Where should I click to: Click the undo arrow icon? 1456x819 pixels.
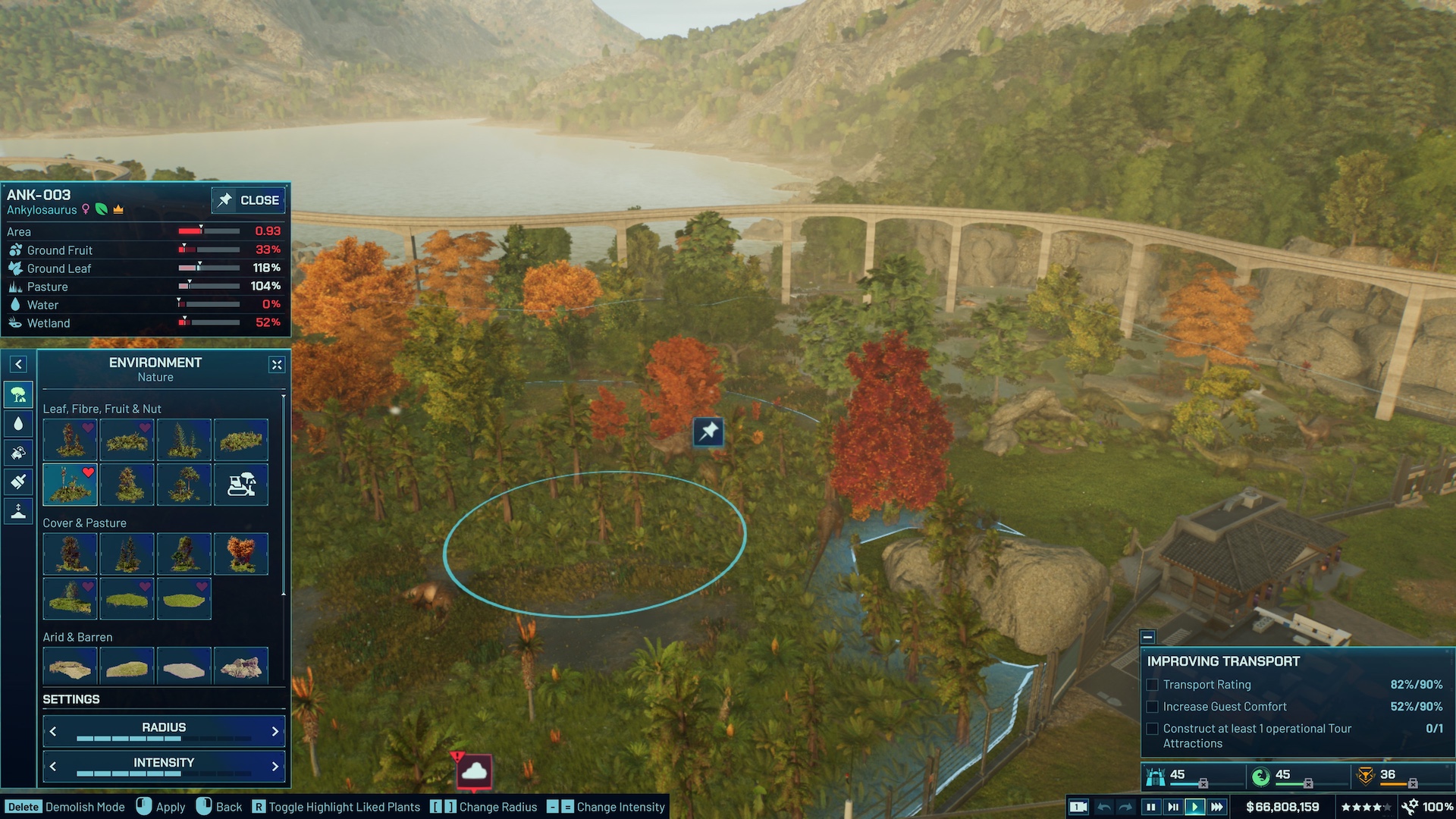coord(1103,806)
